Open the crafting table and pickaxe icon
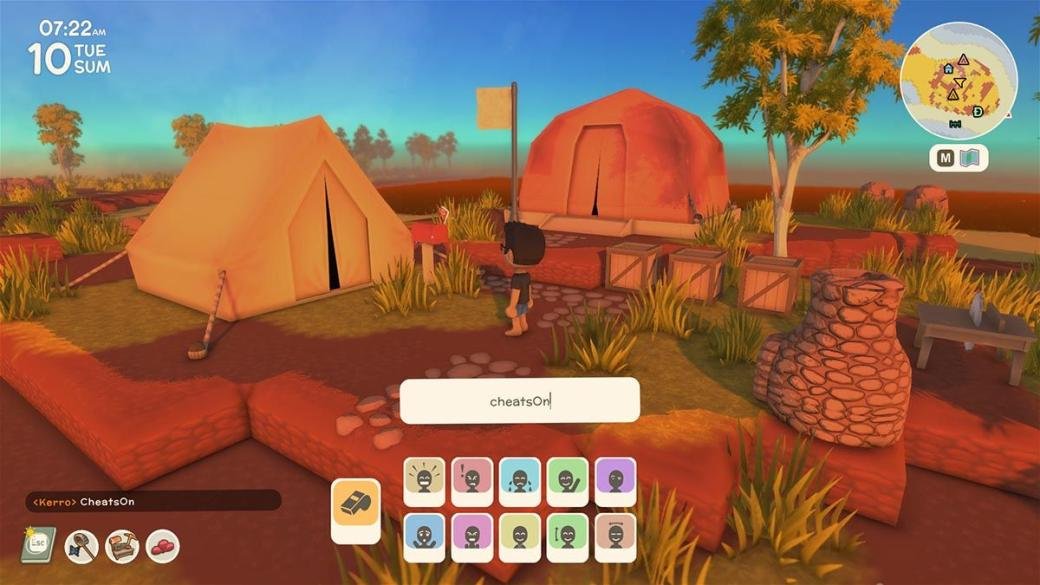The height and width of the screenshot is (585, 1040). coord(122,546)
